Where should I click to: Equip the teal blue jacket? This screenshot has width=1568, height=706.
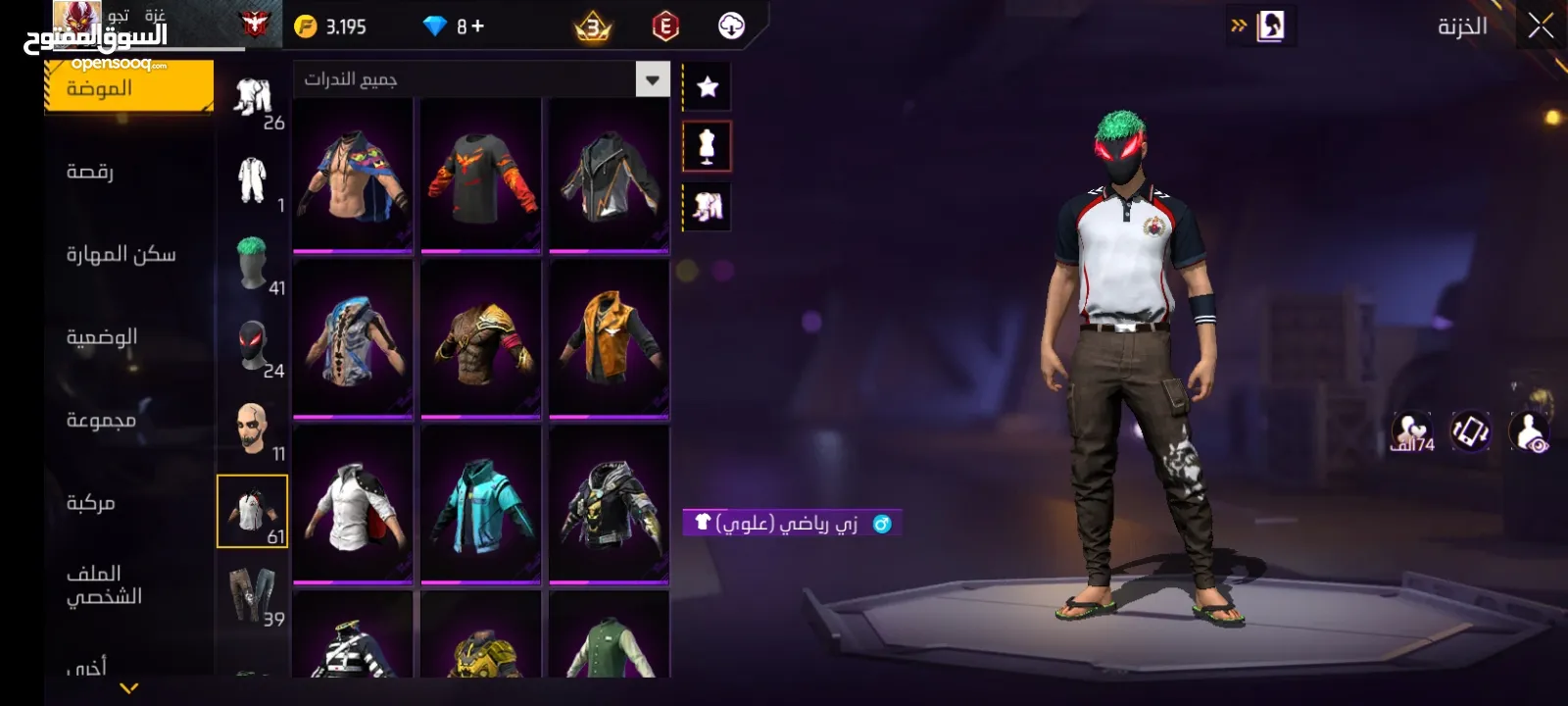[481, 504]
